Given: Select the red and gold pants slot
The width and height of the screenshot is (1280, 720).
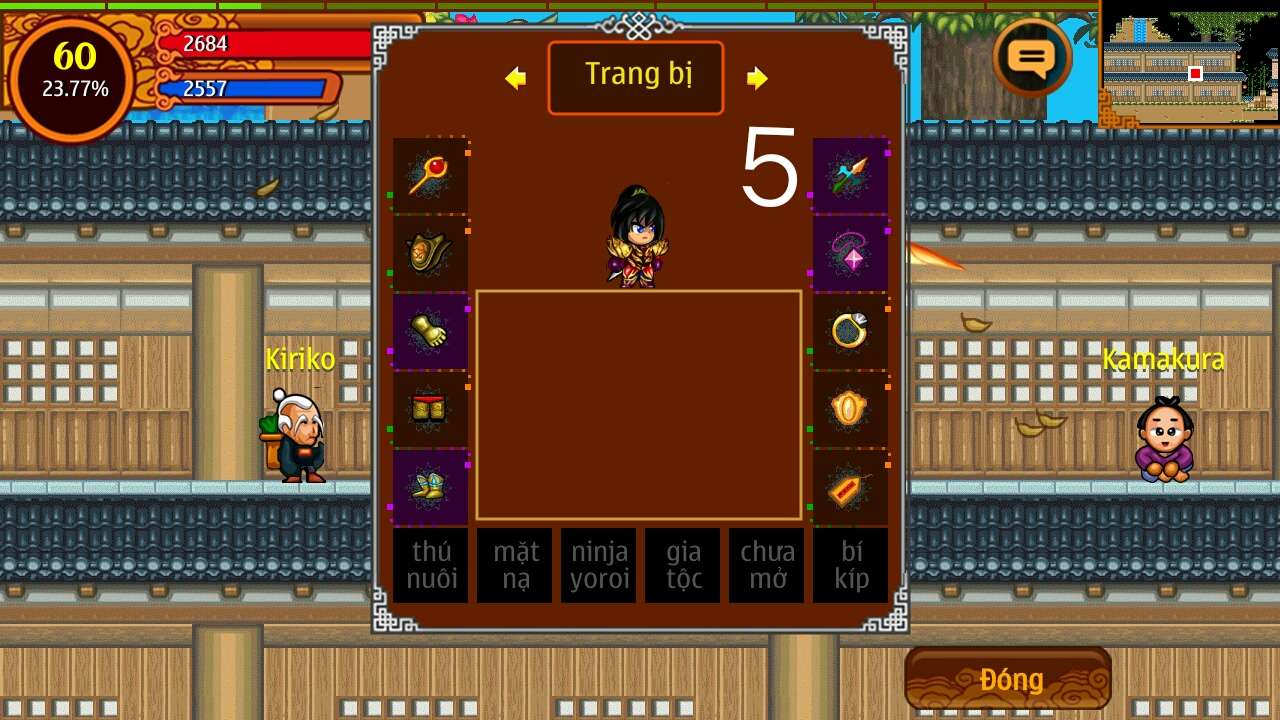Looking at the screenshot, I should 430,409.
